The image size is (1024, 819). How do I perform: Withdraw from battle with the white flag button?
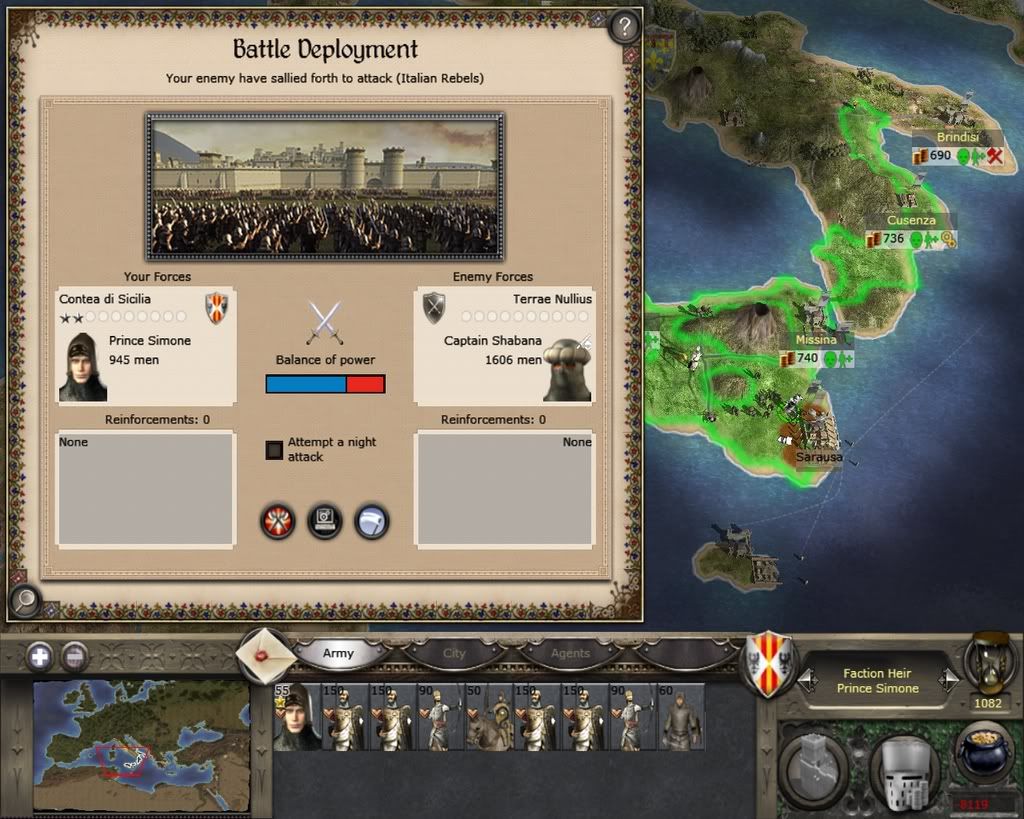coord(372,521)
